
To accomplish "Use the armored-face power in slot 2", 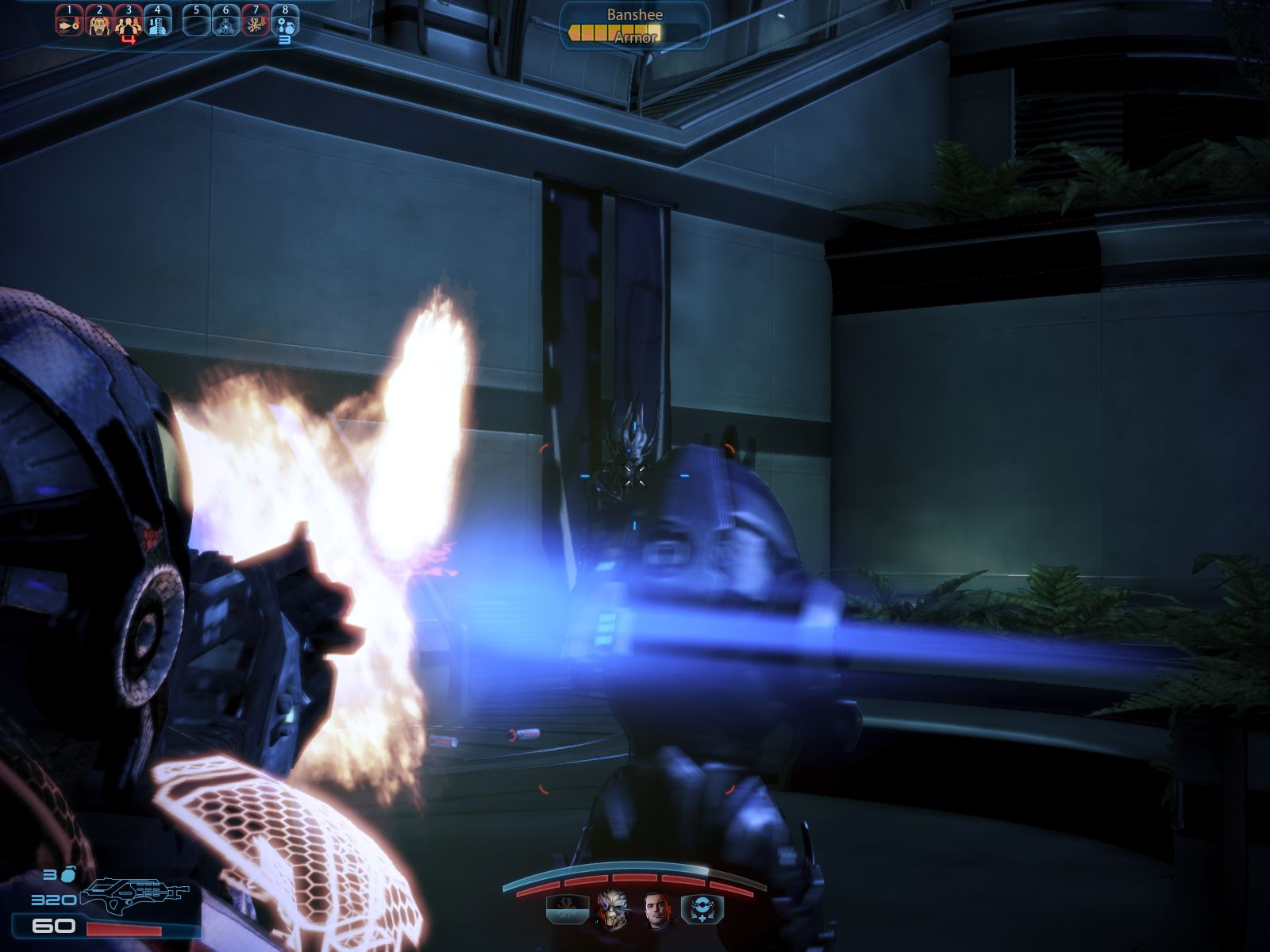I will pos(99,24).
